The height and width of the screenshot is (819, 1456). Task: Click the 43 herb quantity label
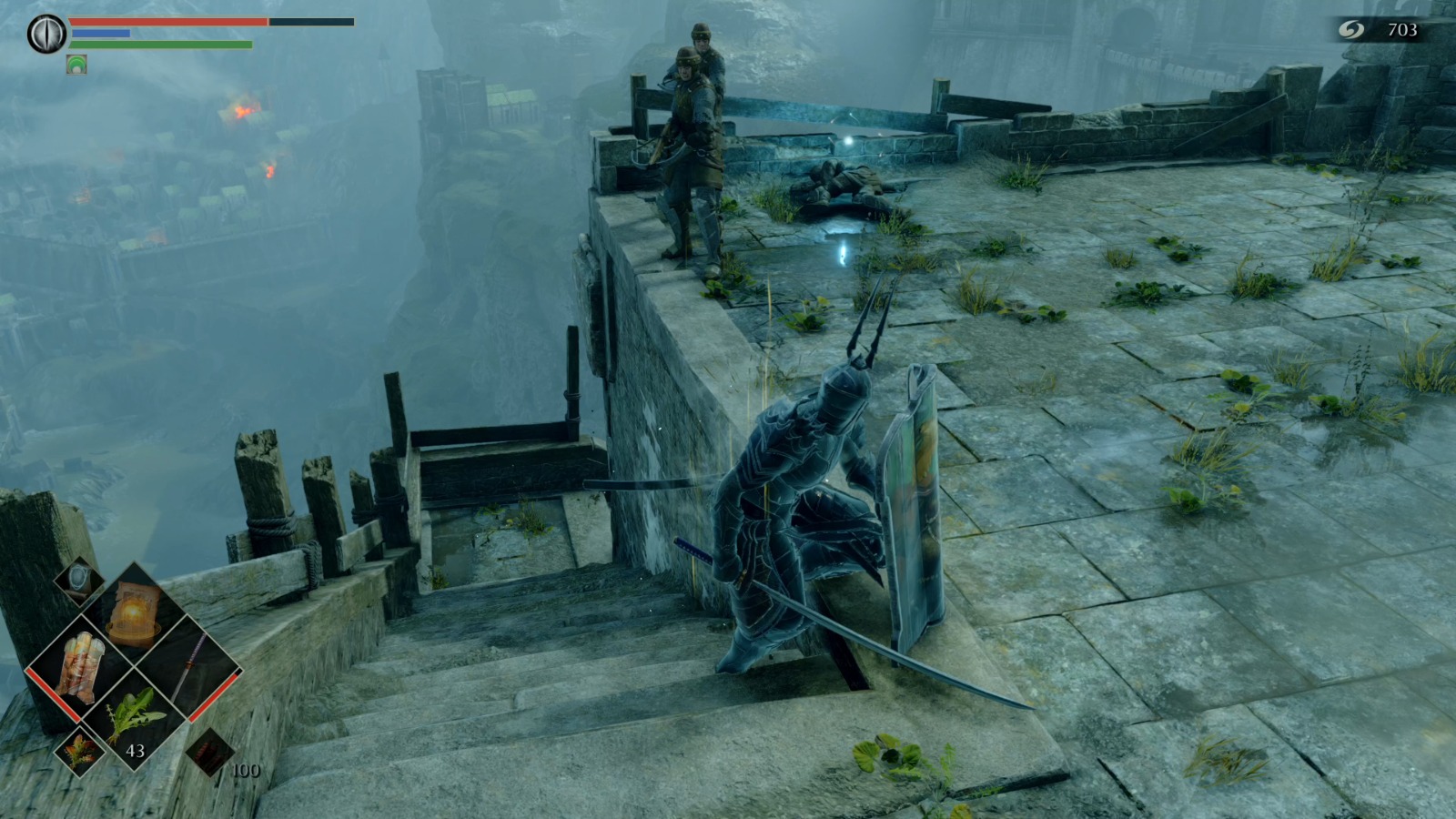pyautogui.click(x=136, y=752)
